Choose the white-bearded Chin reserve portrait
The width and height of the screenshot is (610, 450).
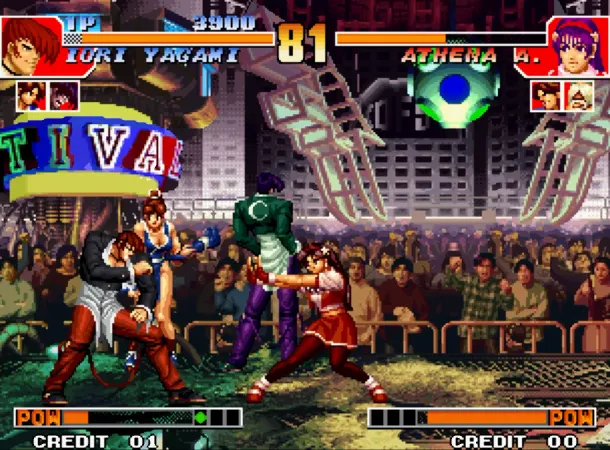click(579, 95)
